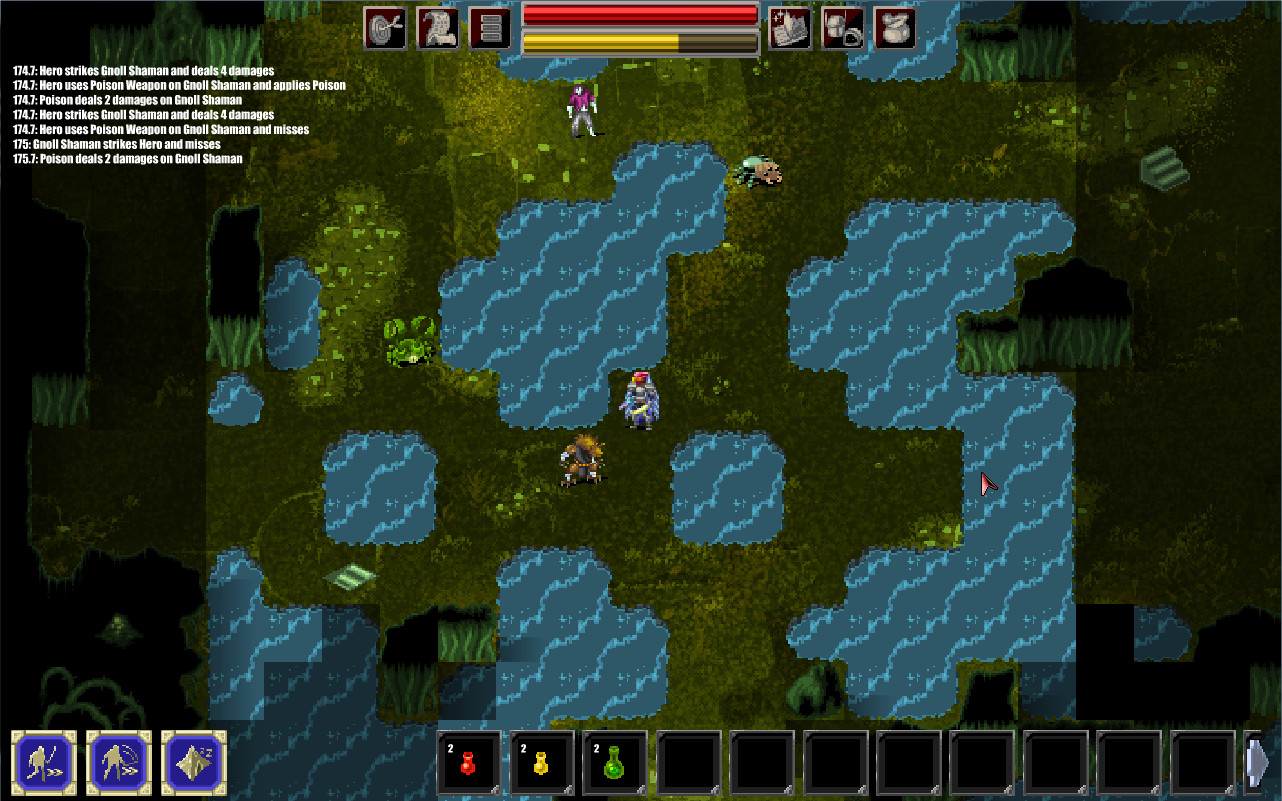The height and width of the screenshot is (801, 1282).
Task: Open the target reticle icon in top toolbar
Action: tap(387, 27)
